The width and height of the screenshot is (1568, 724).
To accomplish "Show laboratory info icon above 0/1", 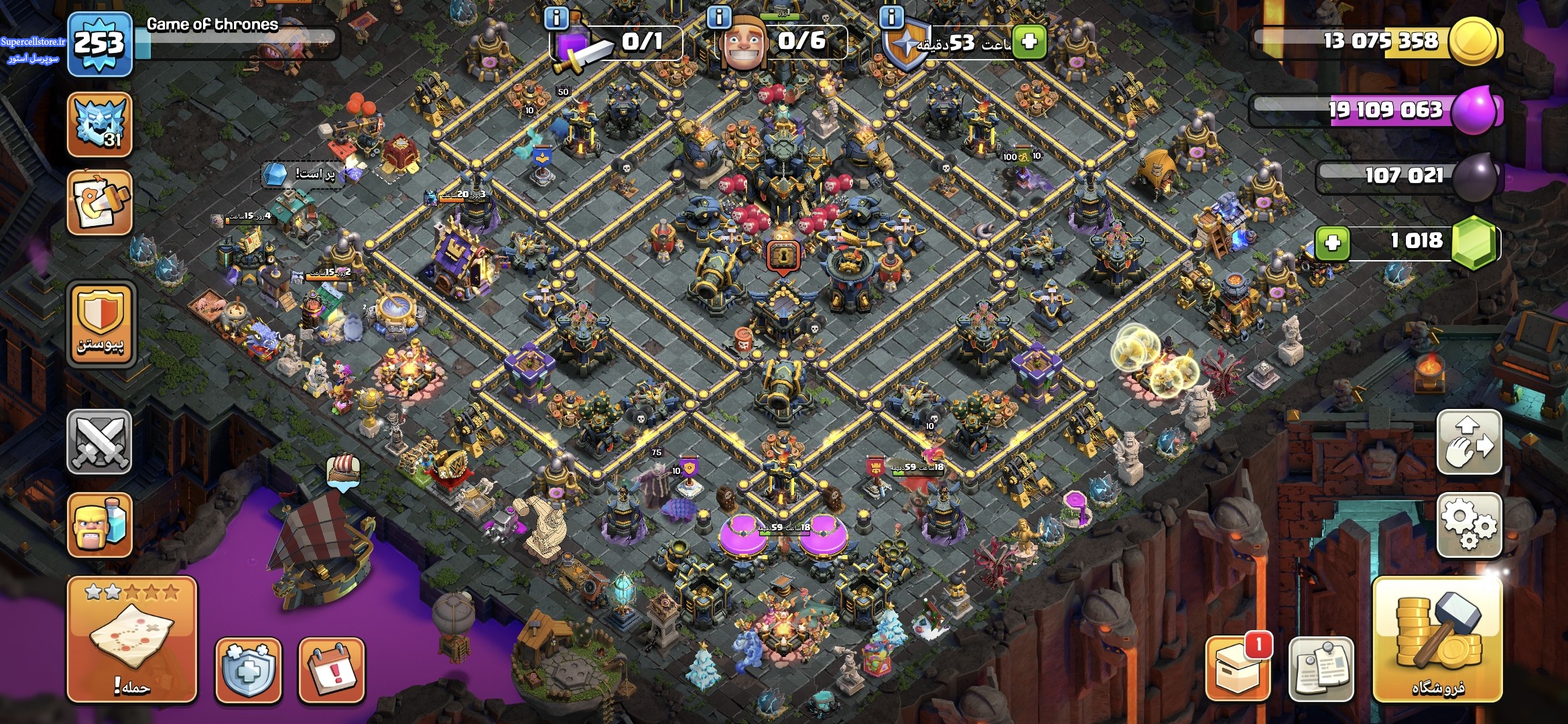I will click(x=556, y=17).
